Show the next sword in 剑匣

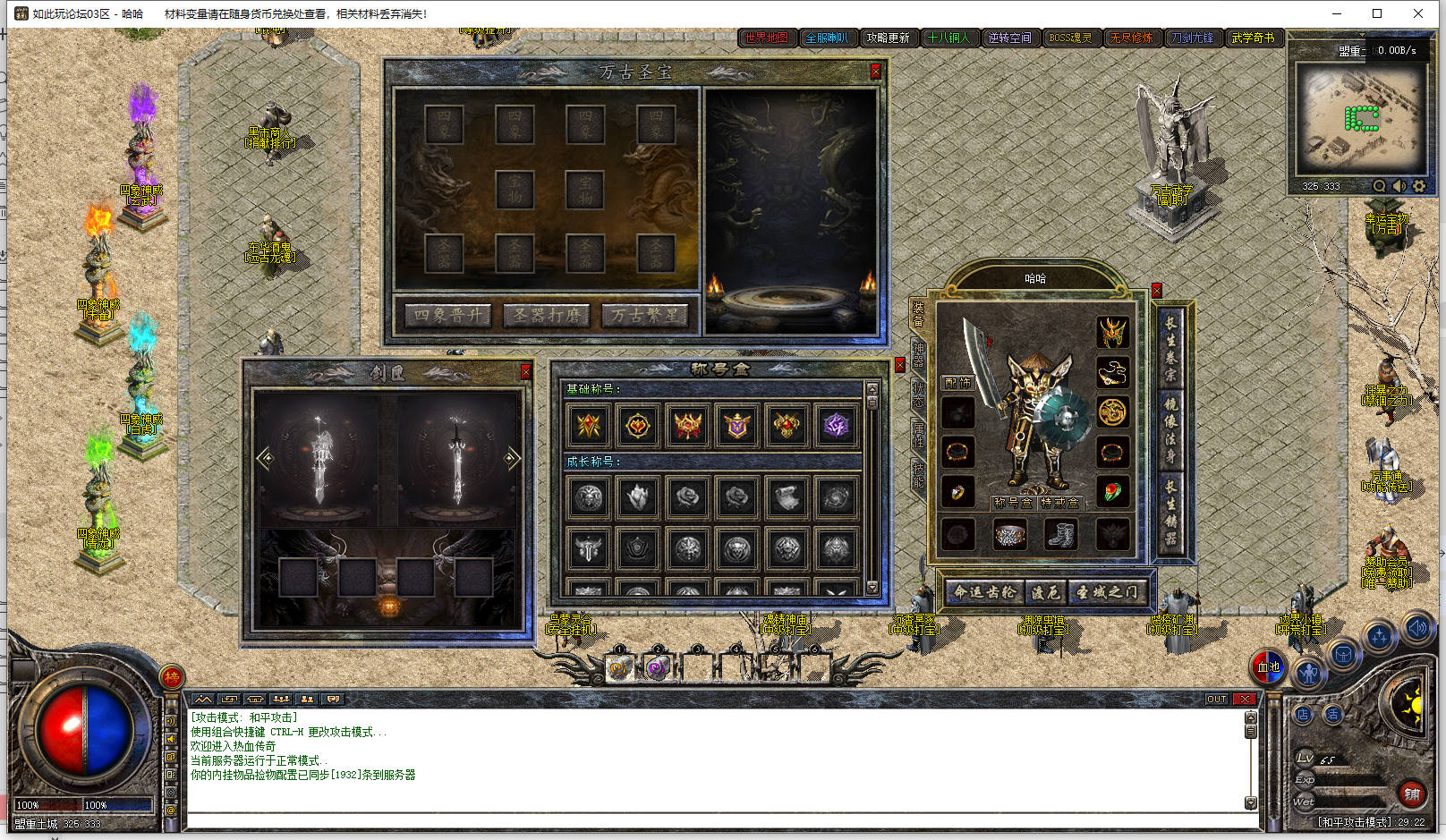pyautogui.click(x=512, y=459)
